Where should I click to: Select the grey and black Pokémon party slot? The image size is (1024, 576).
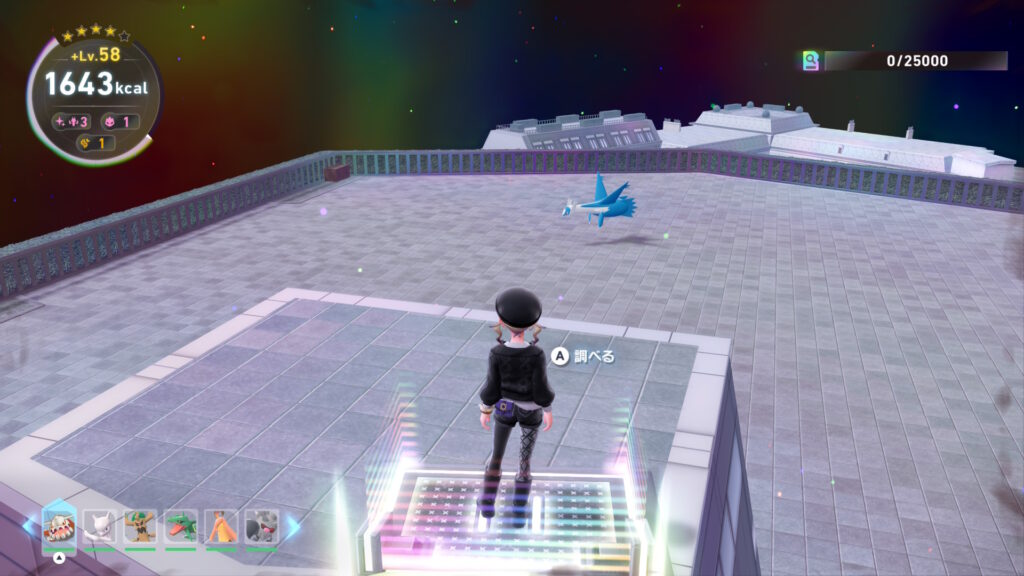click(x=261, y=526)
